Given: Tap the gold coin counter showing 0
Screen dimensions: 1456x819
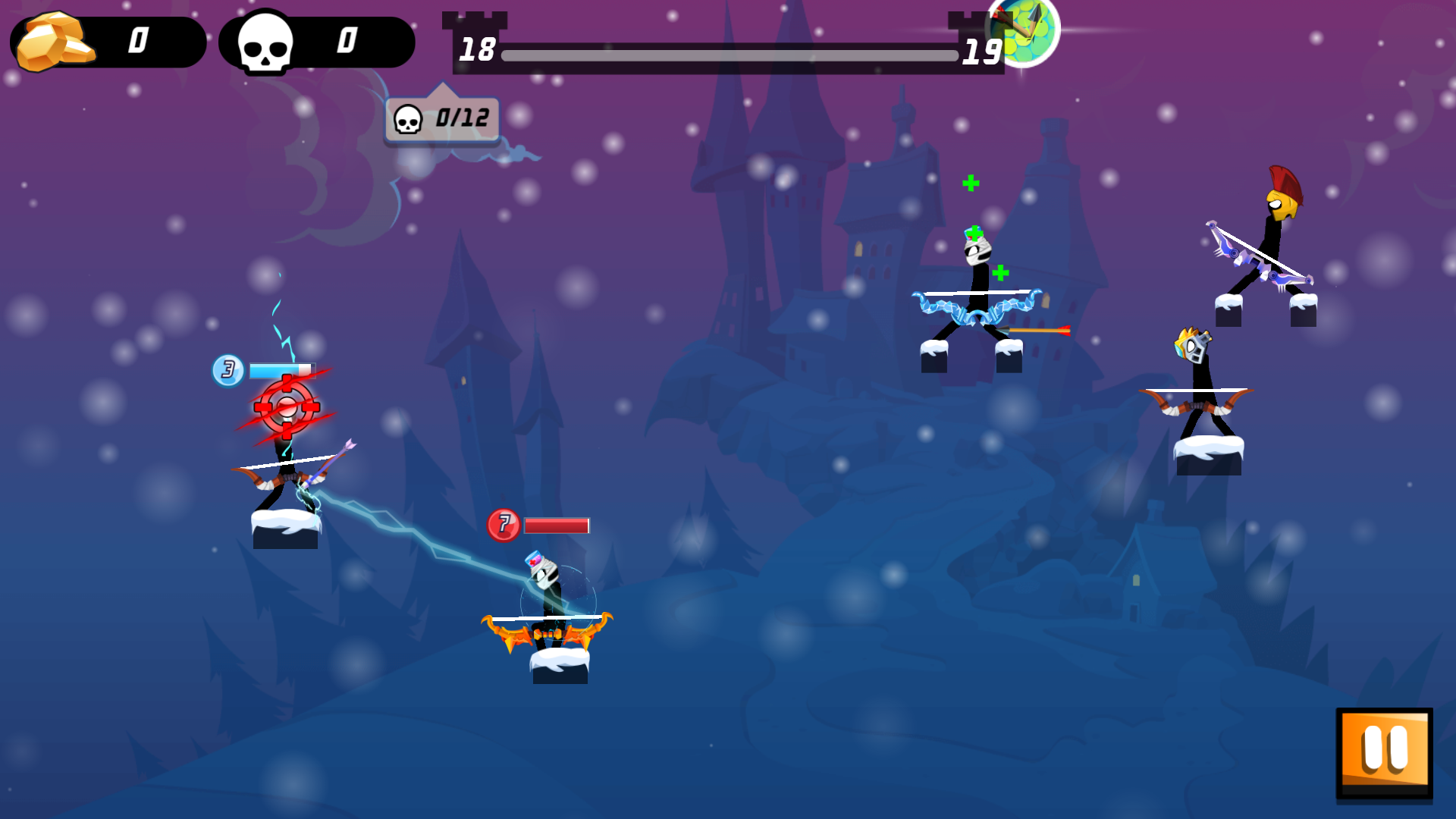Looking at the screenshot, I should click(139, 41).
